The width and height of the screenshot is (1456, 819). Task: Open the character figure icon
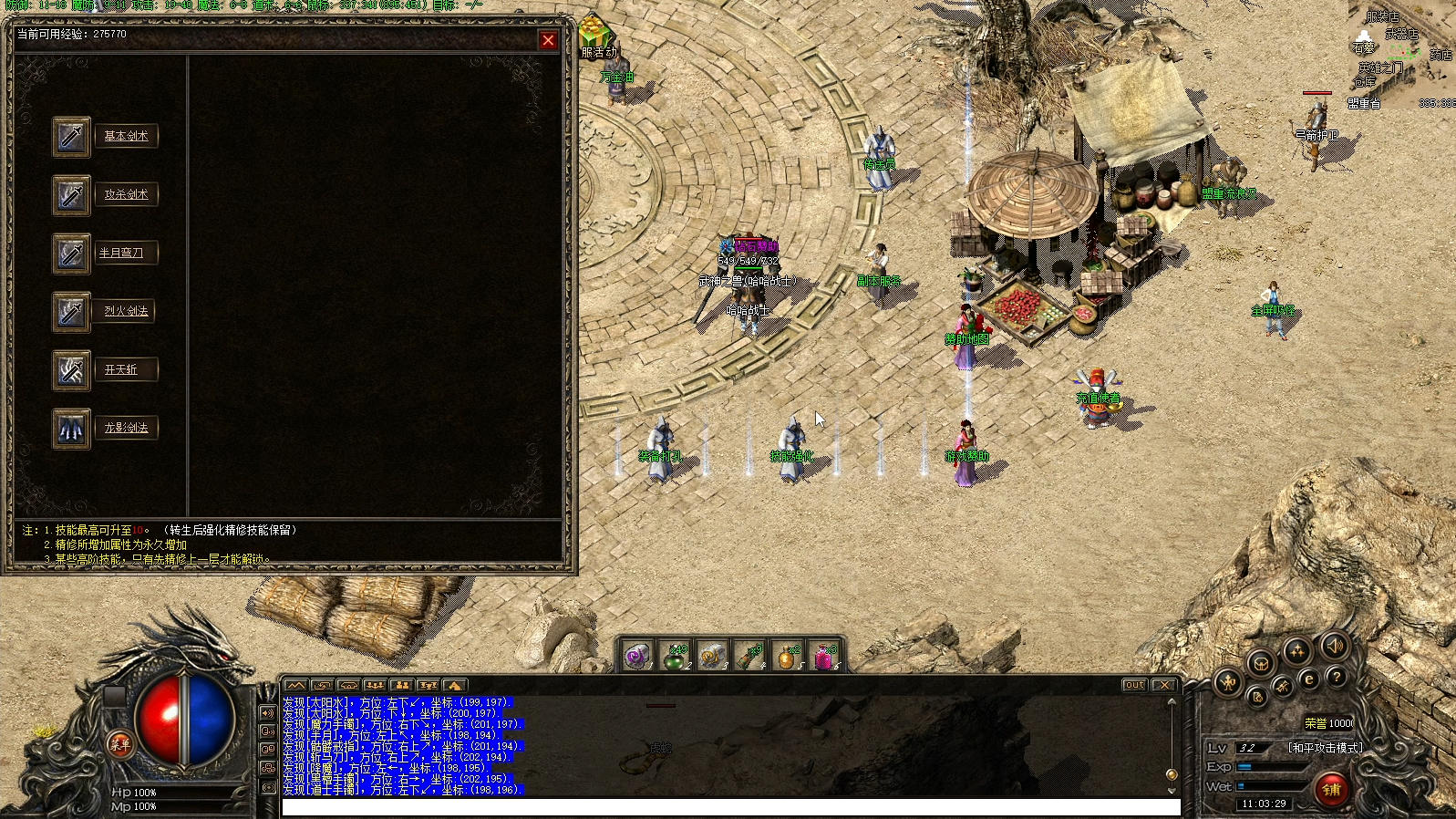tap(1227, 681)
